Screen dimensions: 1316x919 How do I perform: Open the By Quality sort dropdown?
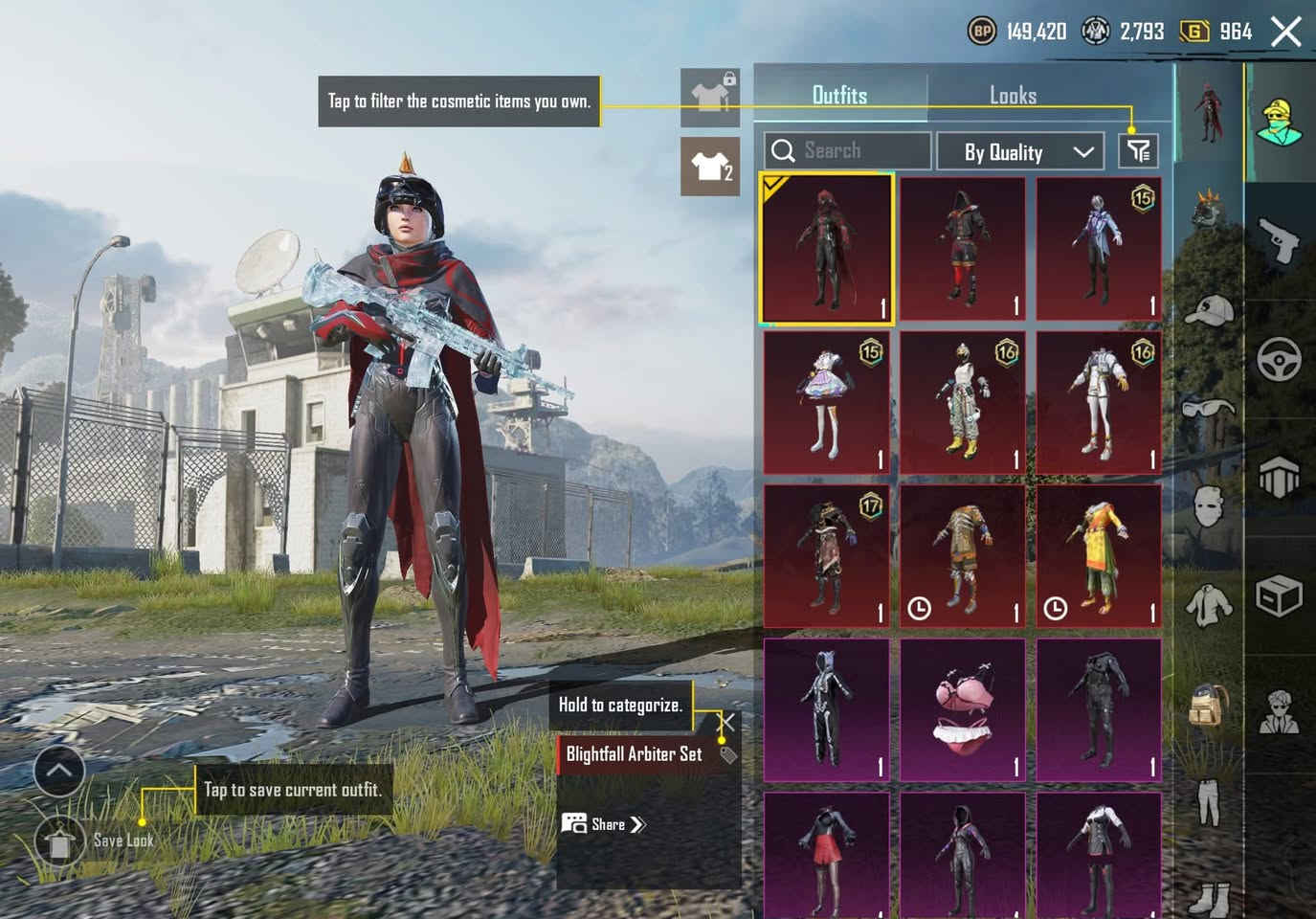tap(1027, 151)
